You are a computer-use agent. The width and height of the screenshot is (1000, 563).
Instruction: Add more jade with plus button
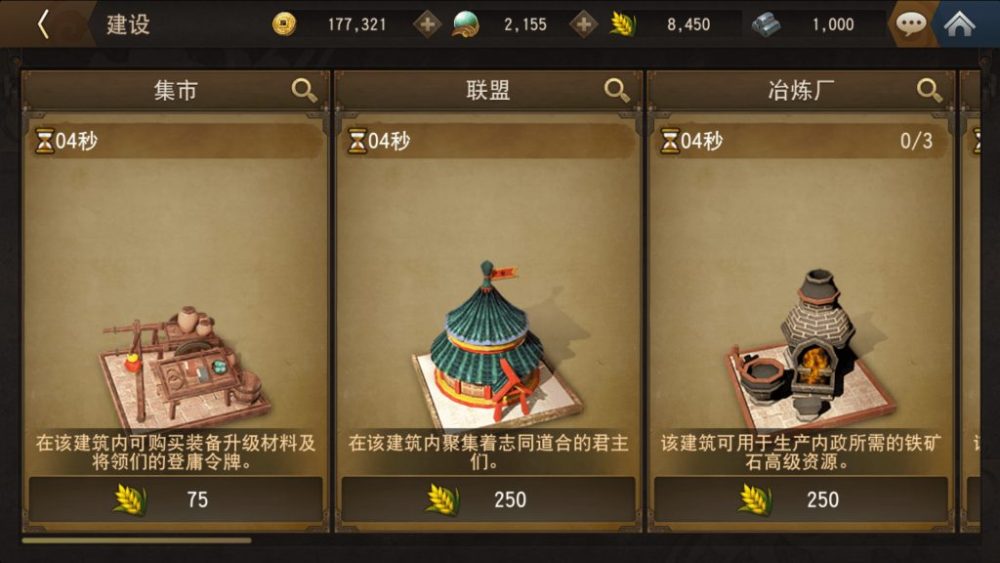[x=584, y=24]
